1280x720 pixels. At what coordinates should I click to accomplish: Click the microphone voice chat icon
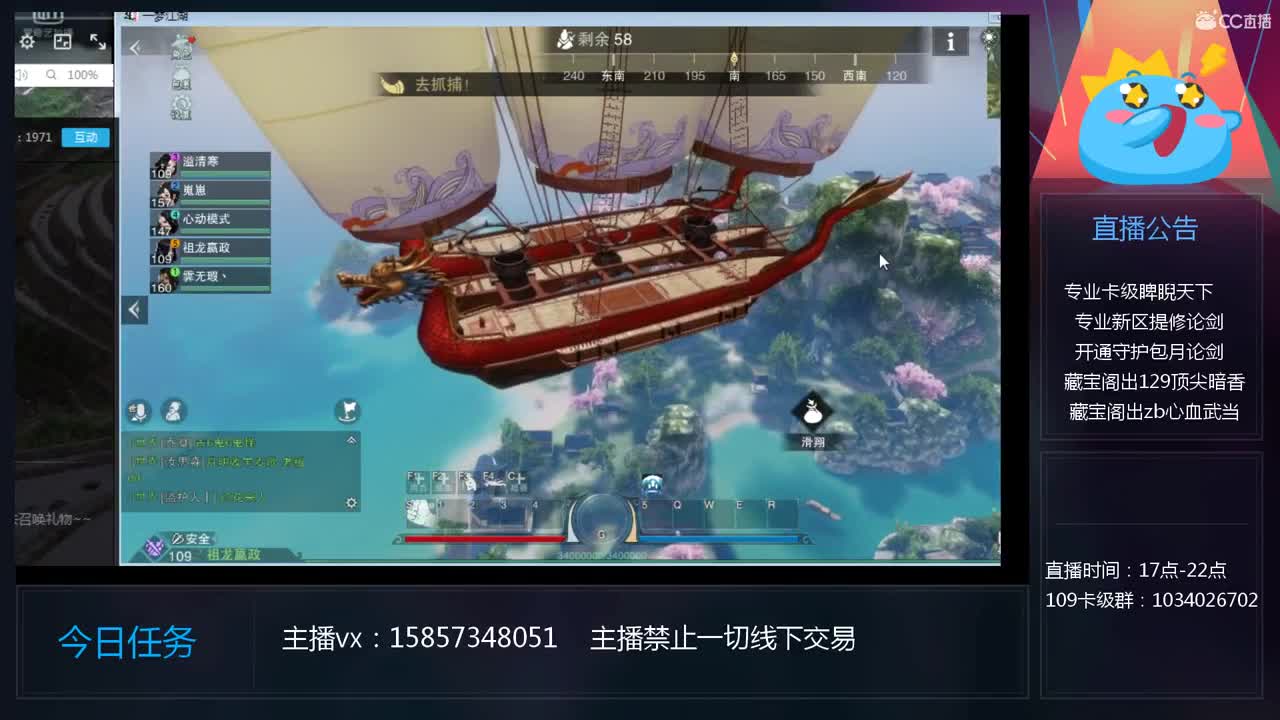click(x=140, y=411)
